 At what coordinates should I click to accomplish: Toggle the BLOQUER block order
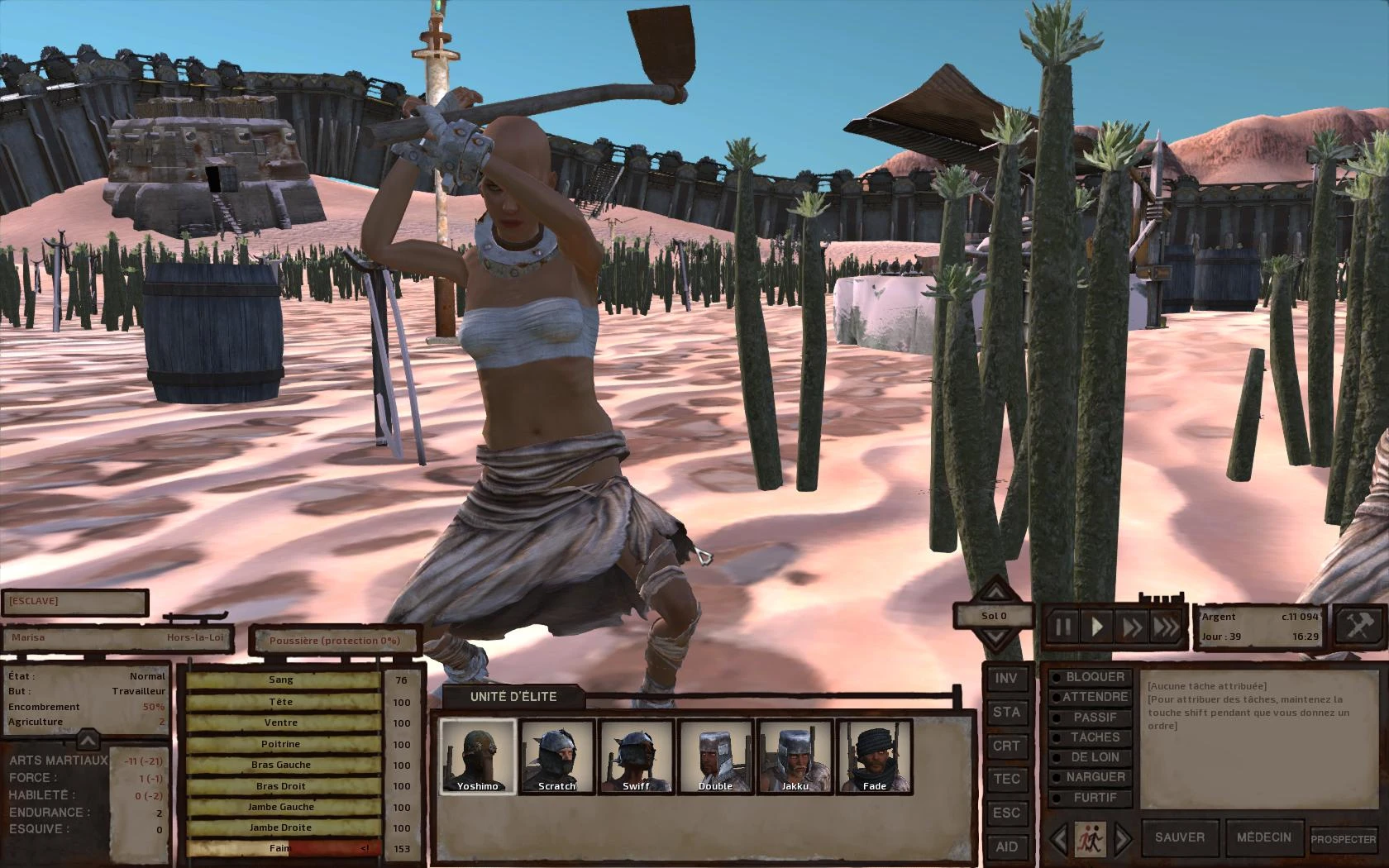(x=1092, y=676)
